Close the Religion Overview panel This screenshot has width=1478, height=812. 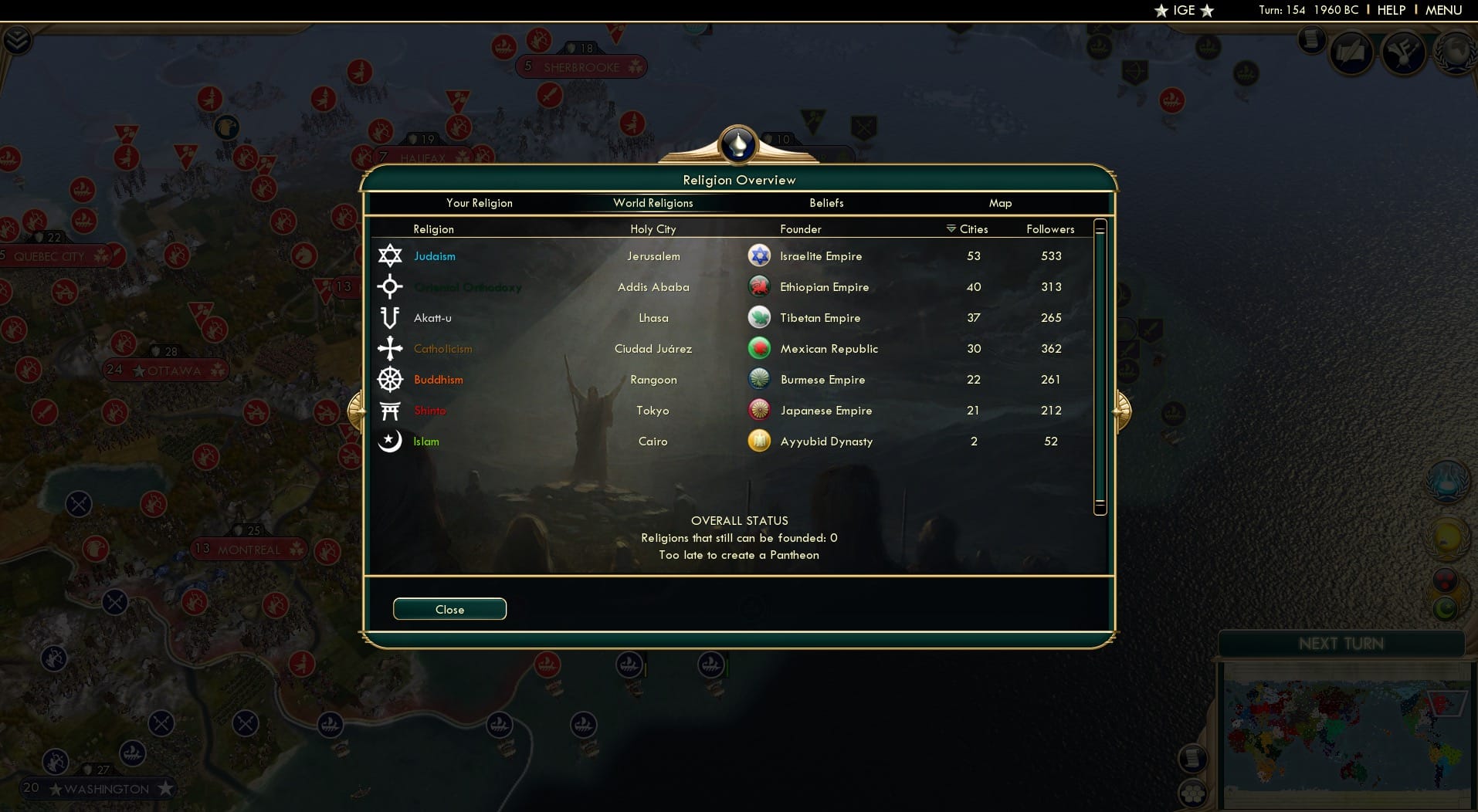coord(449,609)
